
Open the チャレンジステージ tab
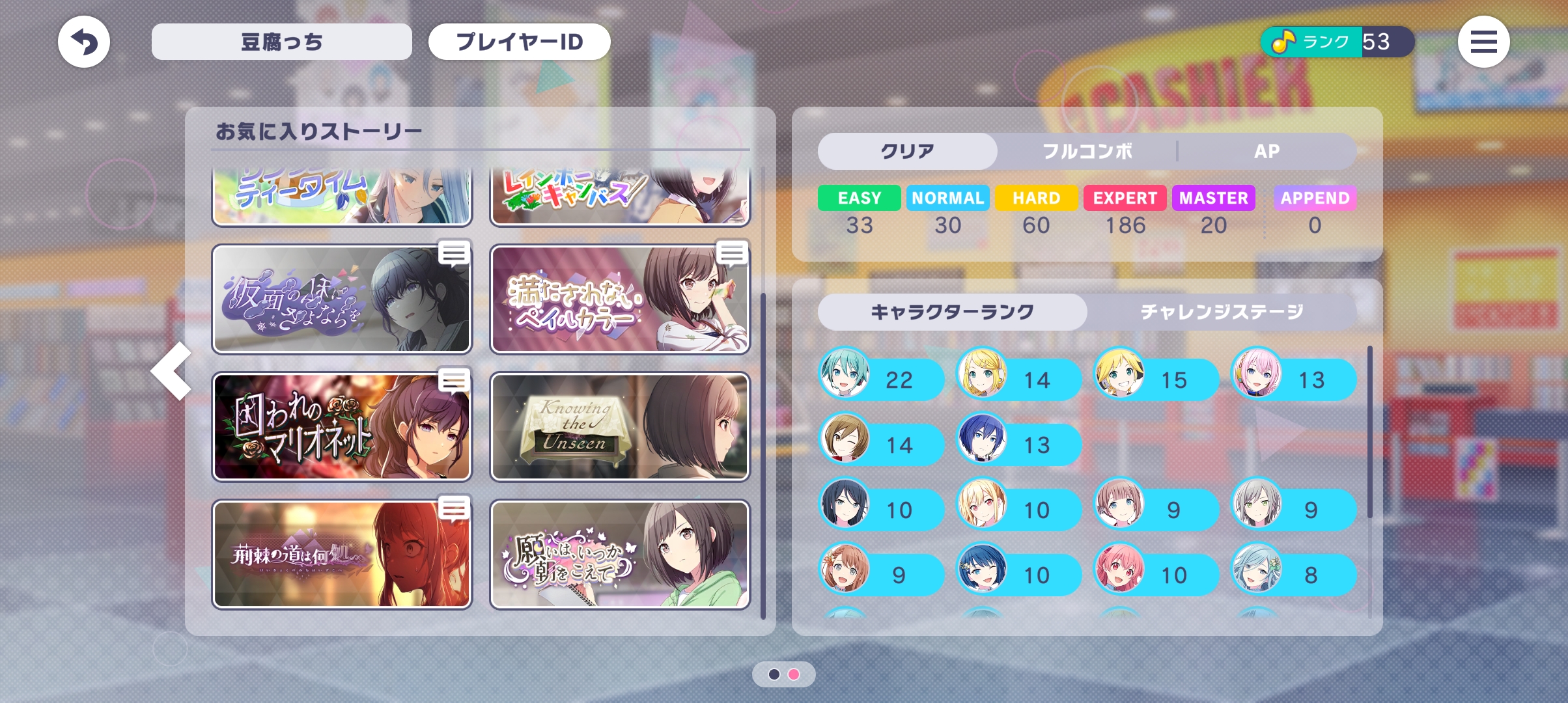coord(1221,312)
